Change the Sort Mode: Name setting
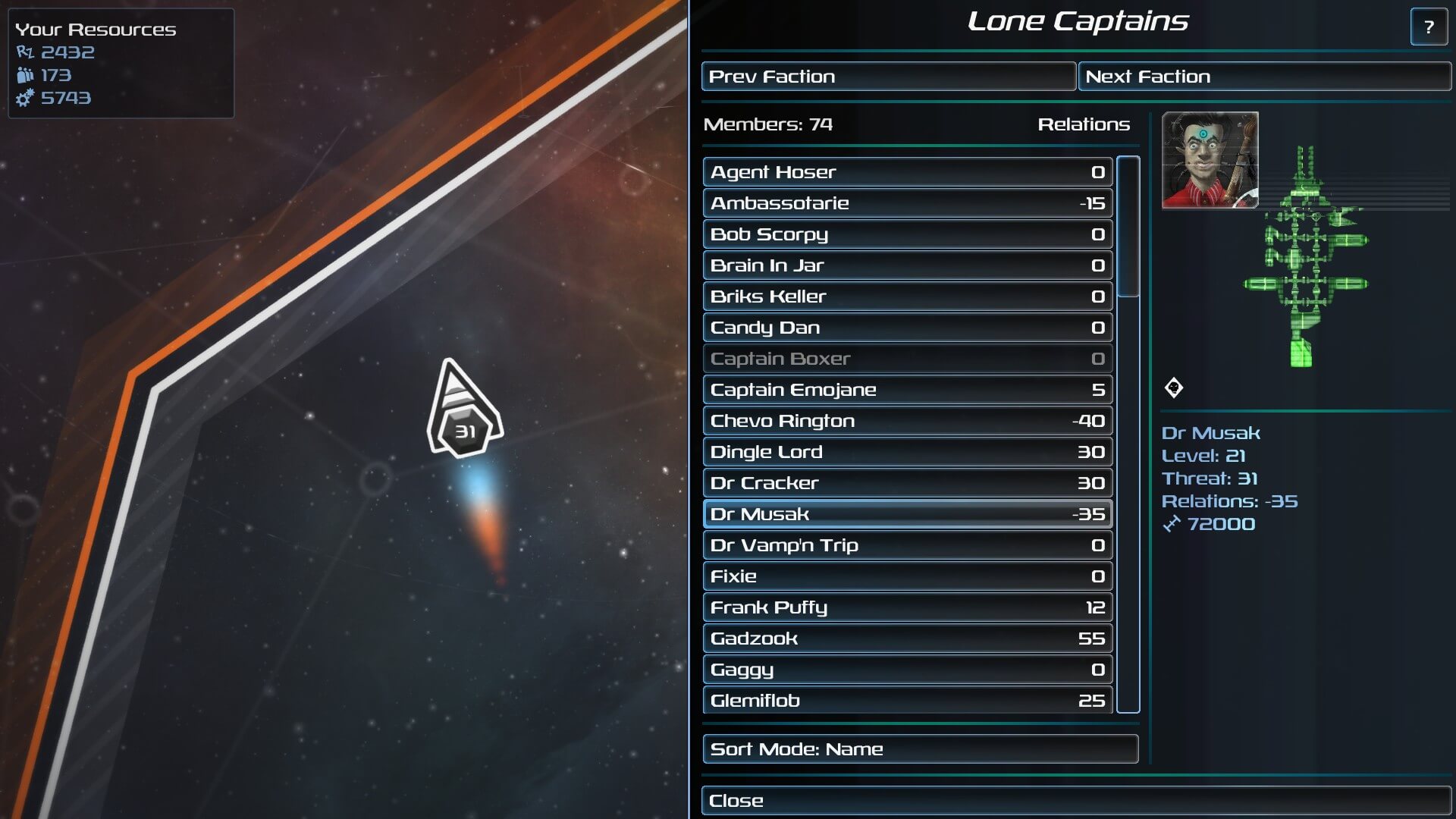Viewport: 1456px width, 819px height. point(920,749)
